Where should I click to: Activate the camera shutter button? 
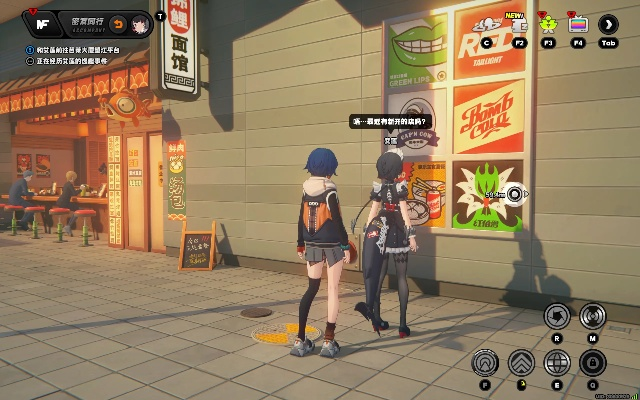556,317
